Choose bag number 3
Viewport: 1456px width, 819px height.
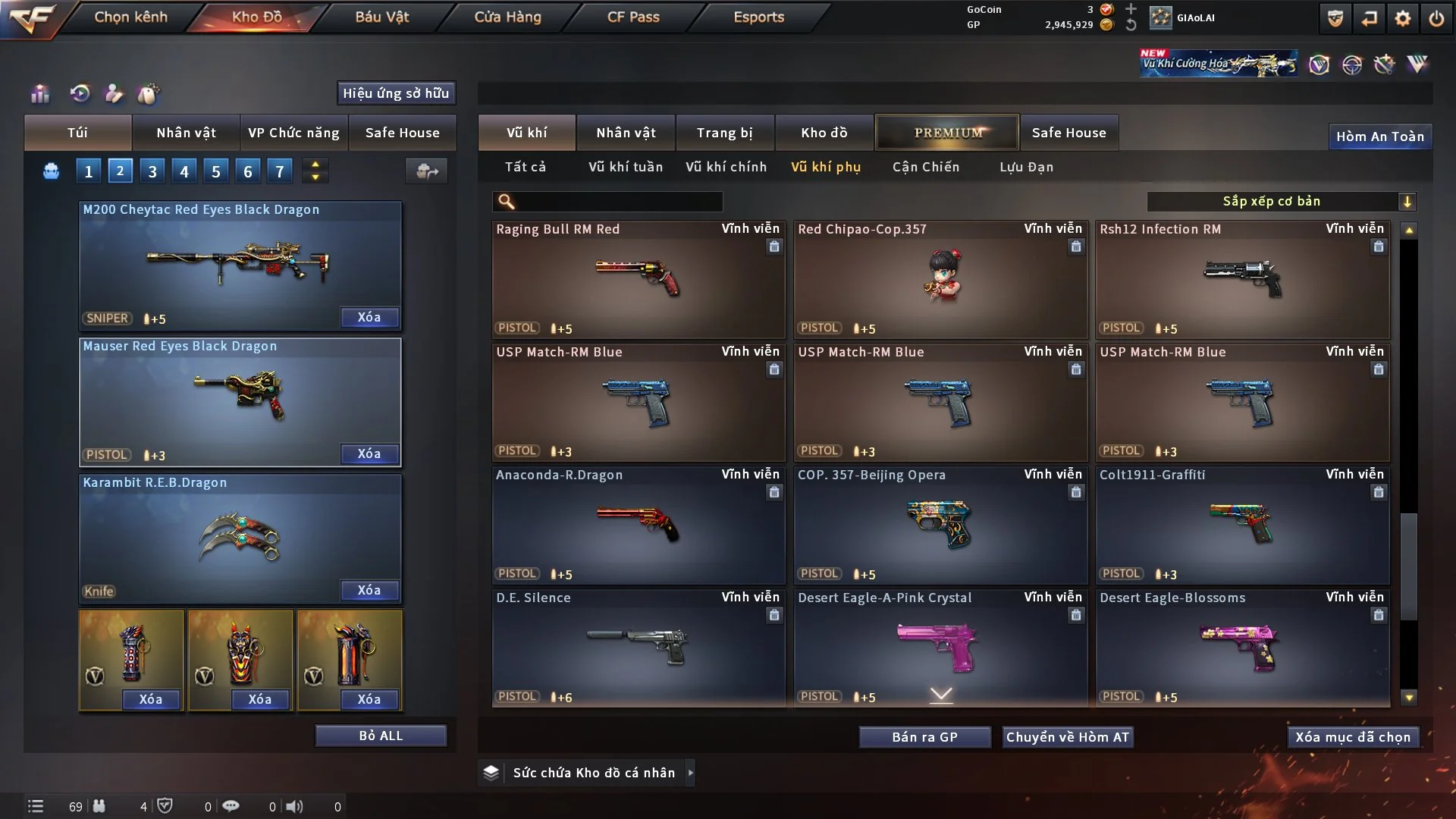click(152, 171)
